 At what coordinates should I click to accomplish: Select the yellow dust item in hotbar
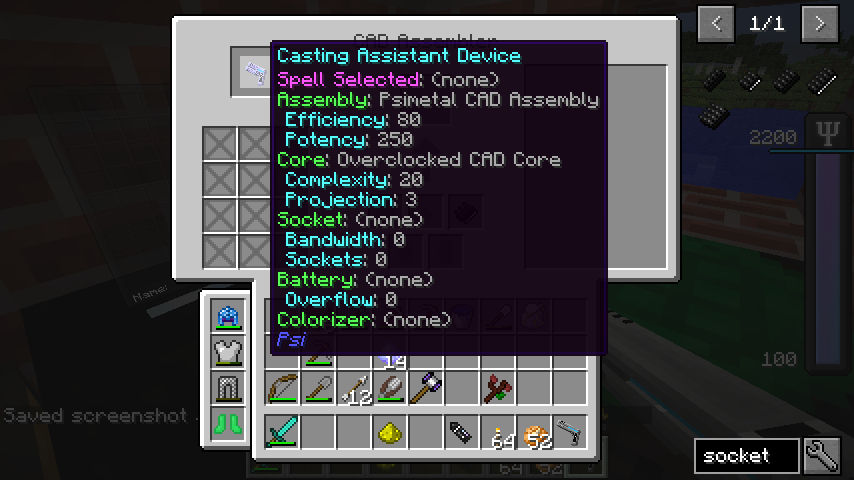pyautogui.click(x=390, y=432)
